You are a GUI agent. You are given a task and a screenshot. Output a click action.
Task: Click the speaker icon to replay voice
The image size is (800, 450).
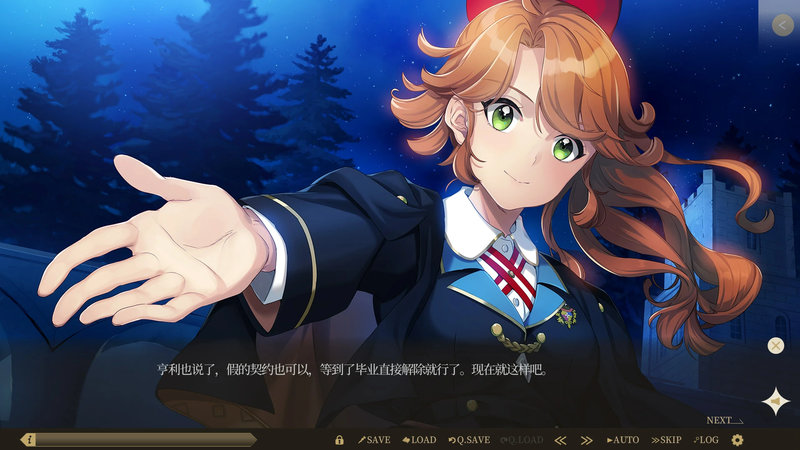tap(775, 400)
